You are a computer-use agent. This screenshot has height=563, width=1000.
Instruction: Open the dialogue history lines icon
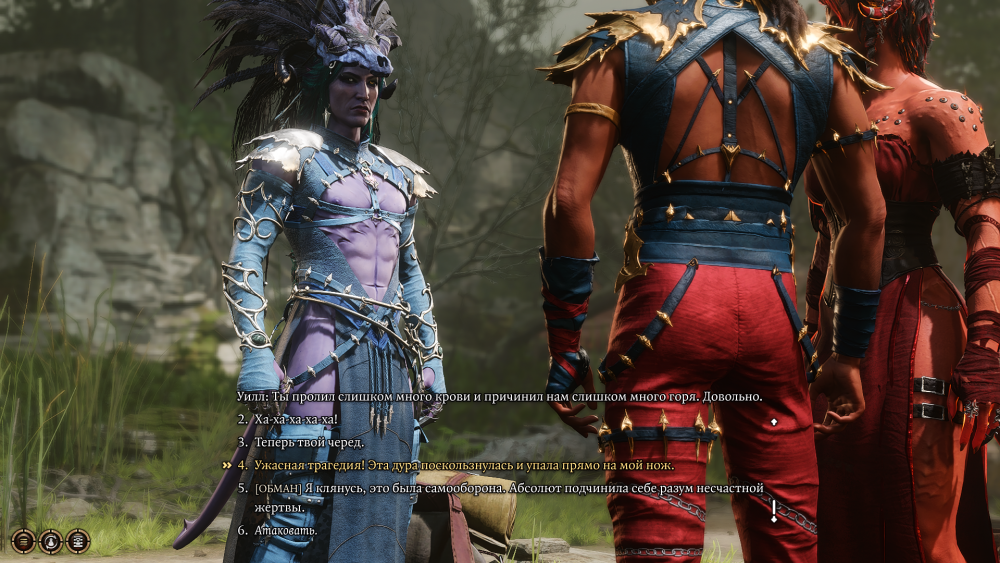[x=22, y=541]
